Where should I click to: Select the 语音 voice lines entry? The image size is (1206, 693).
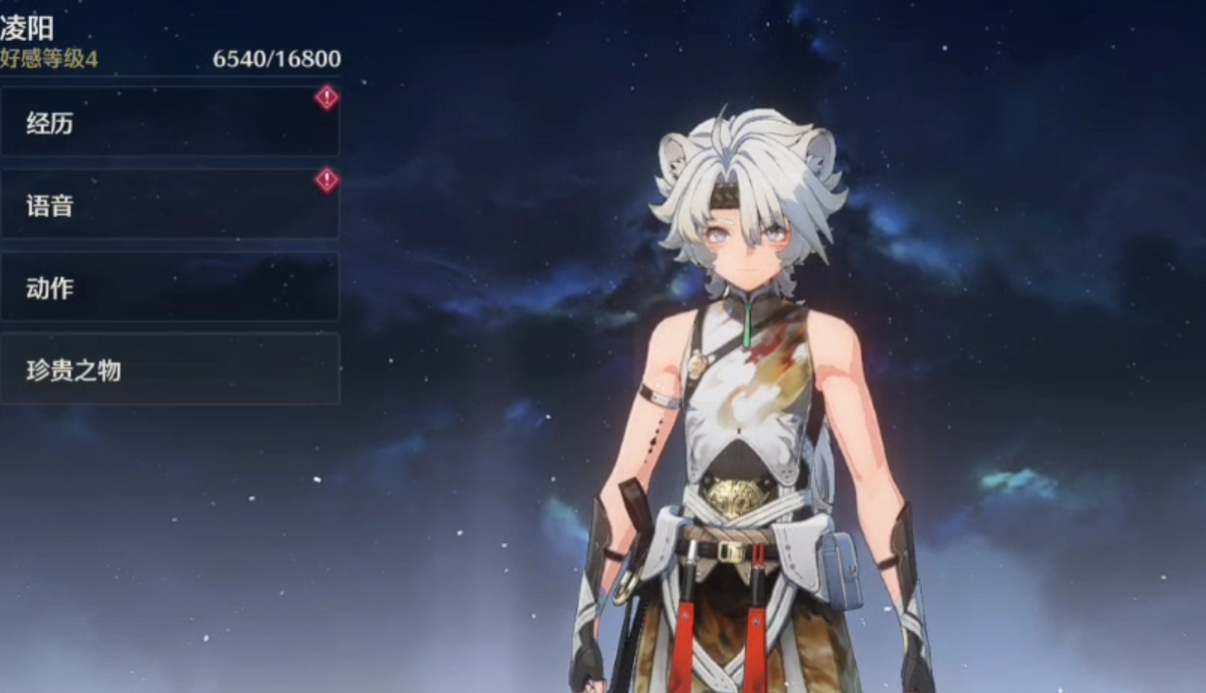(x=169, y=206)
